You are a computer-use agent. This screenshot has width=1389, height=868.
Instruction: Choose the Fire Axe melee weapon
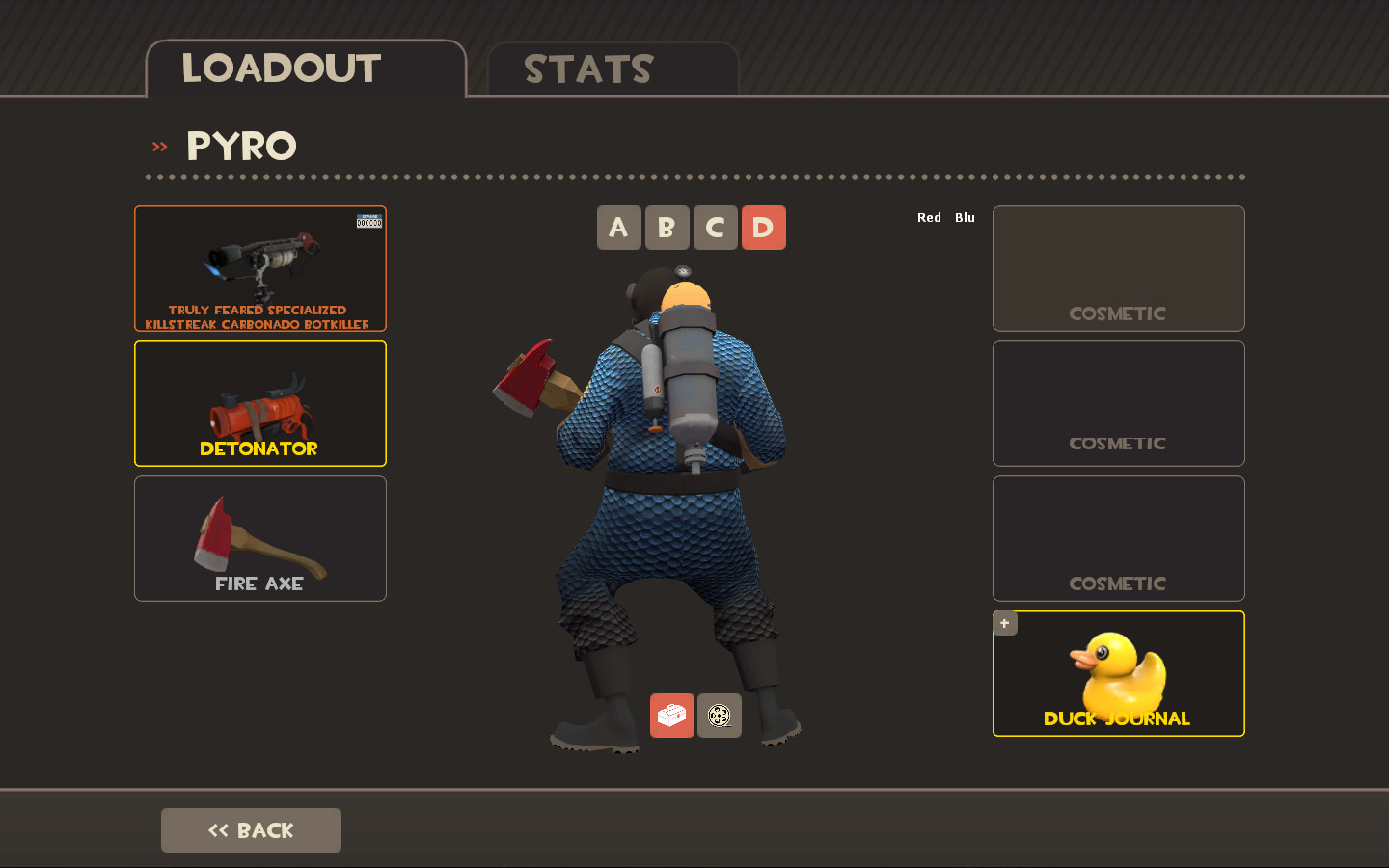pyautogui.click(x=259, y=538)
